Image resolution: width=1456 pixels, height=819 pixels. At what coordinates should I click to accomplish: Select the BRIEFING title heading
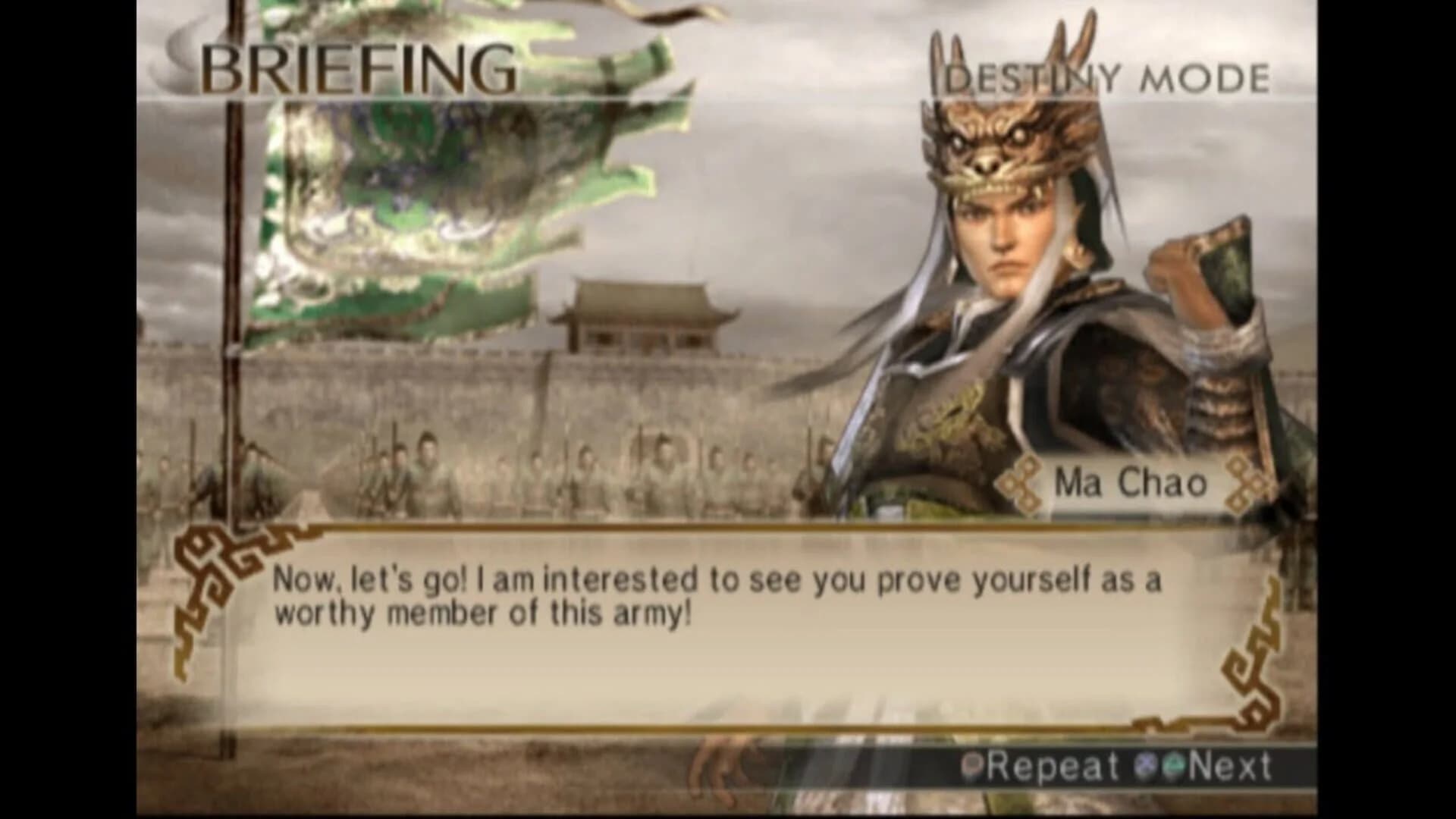pos(356,68)
